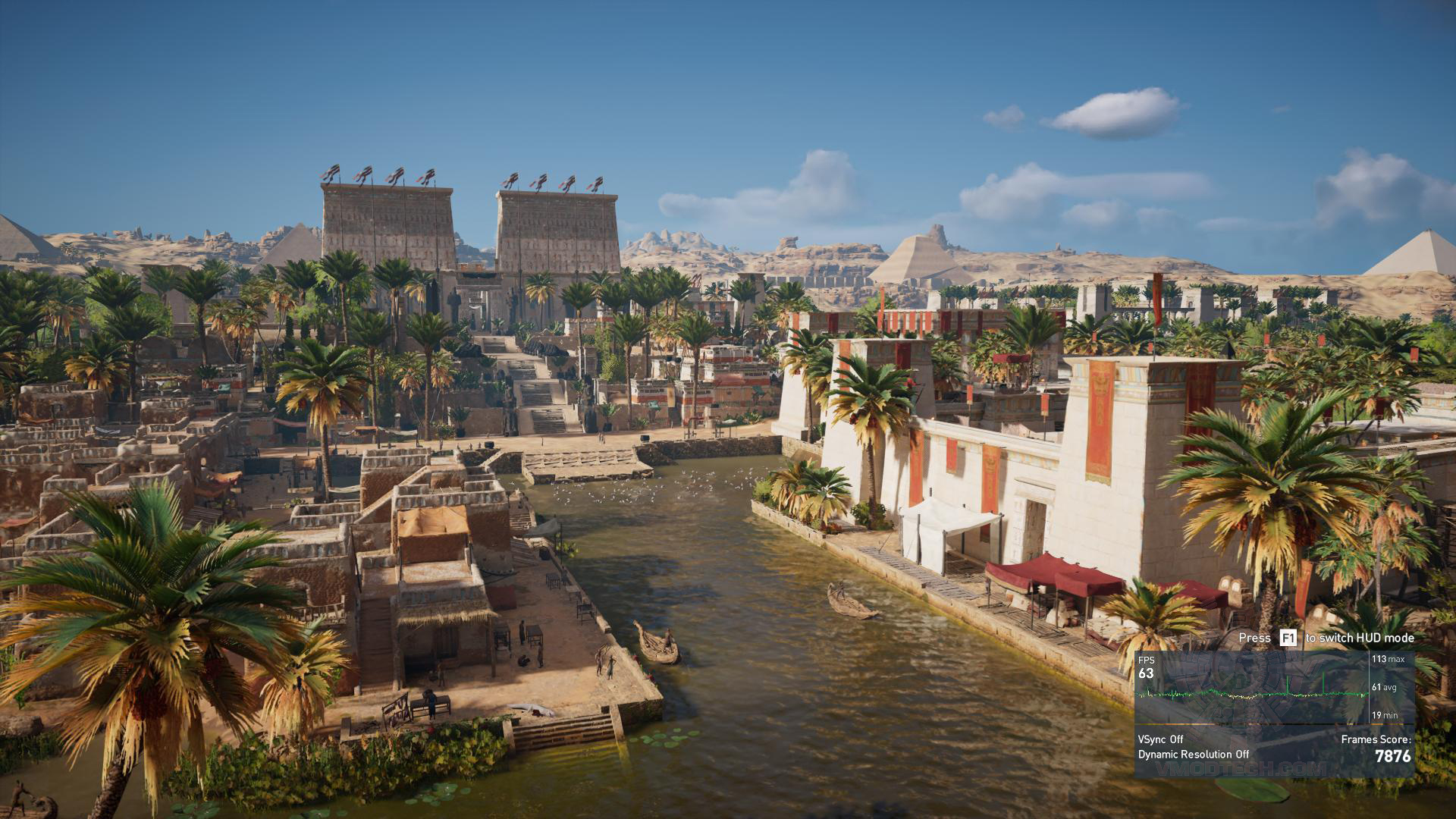The height and width of the screenshot is (819, 1456).
Task: Select the FPS label in the HUD
Action: click(x=1147, y=660)
